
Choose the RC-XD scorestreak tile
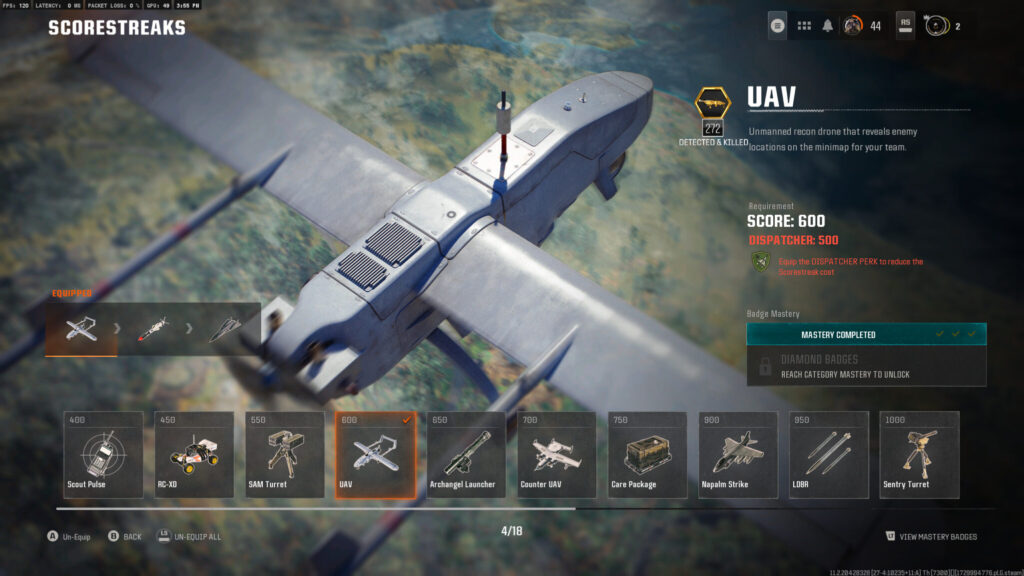[x=194, y=455]
